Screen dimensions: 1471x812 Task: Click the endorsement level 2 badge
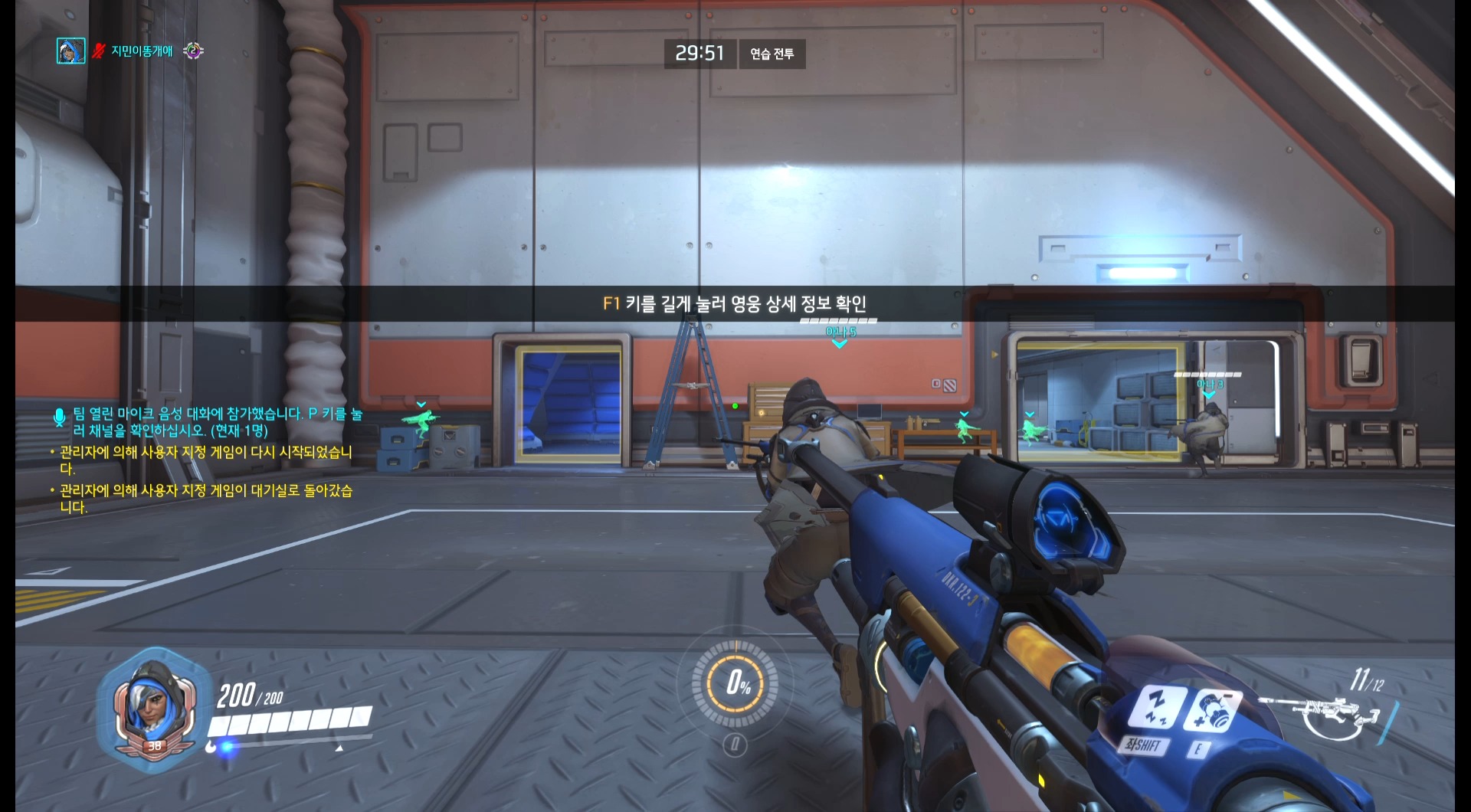click(194, 51)
